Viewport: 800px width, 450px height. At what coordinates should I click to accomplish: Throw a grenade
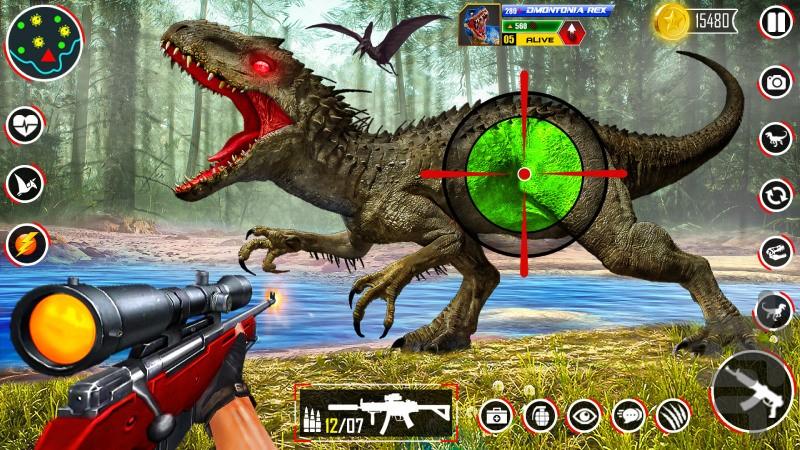click(x=540, y=415)
